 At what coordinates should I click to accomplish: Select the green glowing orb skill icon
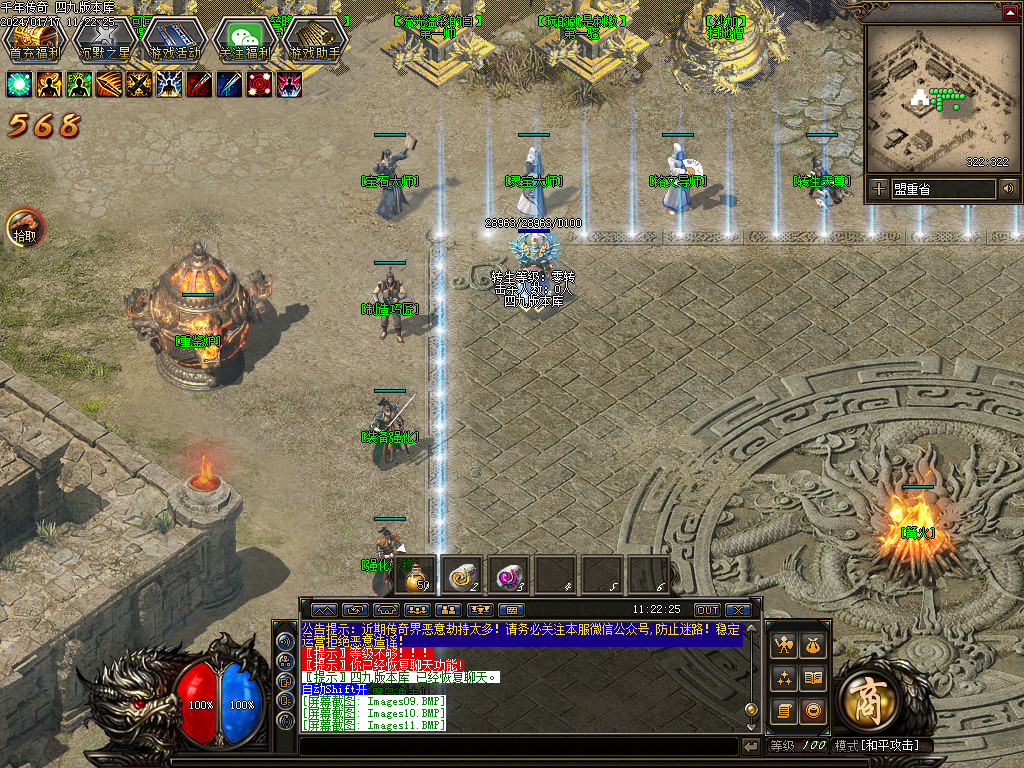point(20,85)
